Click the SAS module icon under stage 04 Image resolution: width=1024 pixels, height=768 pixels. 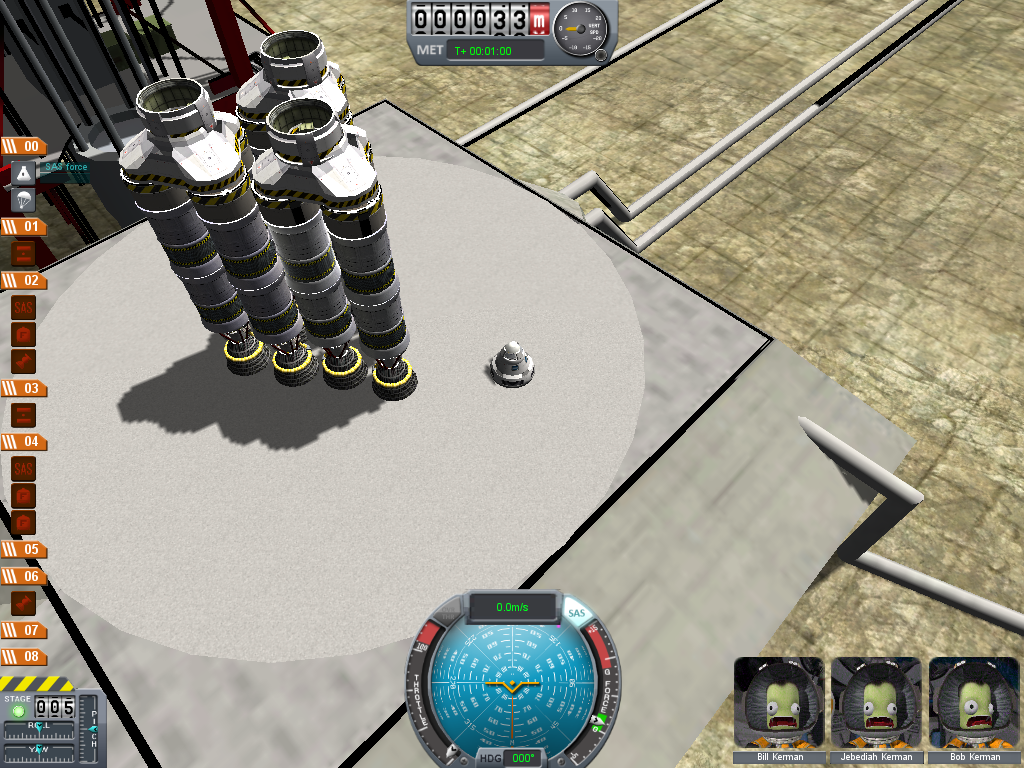pyautogui.click(x=24, y=468)
